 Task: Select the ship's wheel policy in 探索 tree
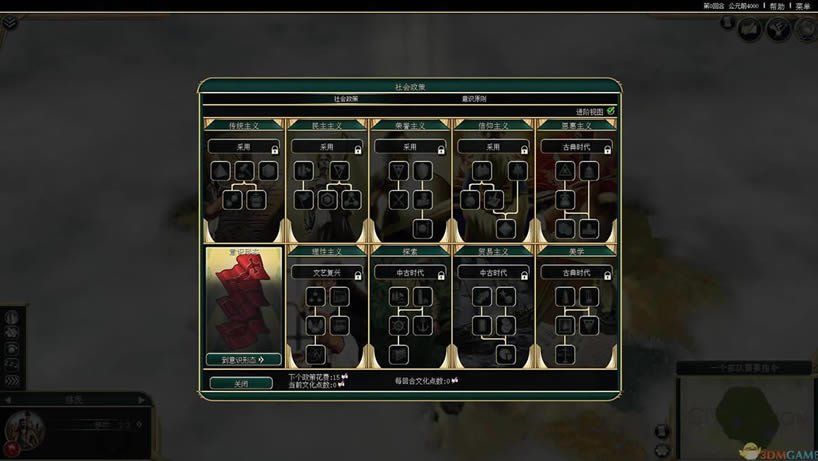[x=398, y=326]
